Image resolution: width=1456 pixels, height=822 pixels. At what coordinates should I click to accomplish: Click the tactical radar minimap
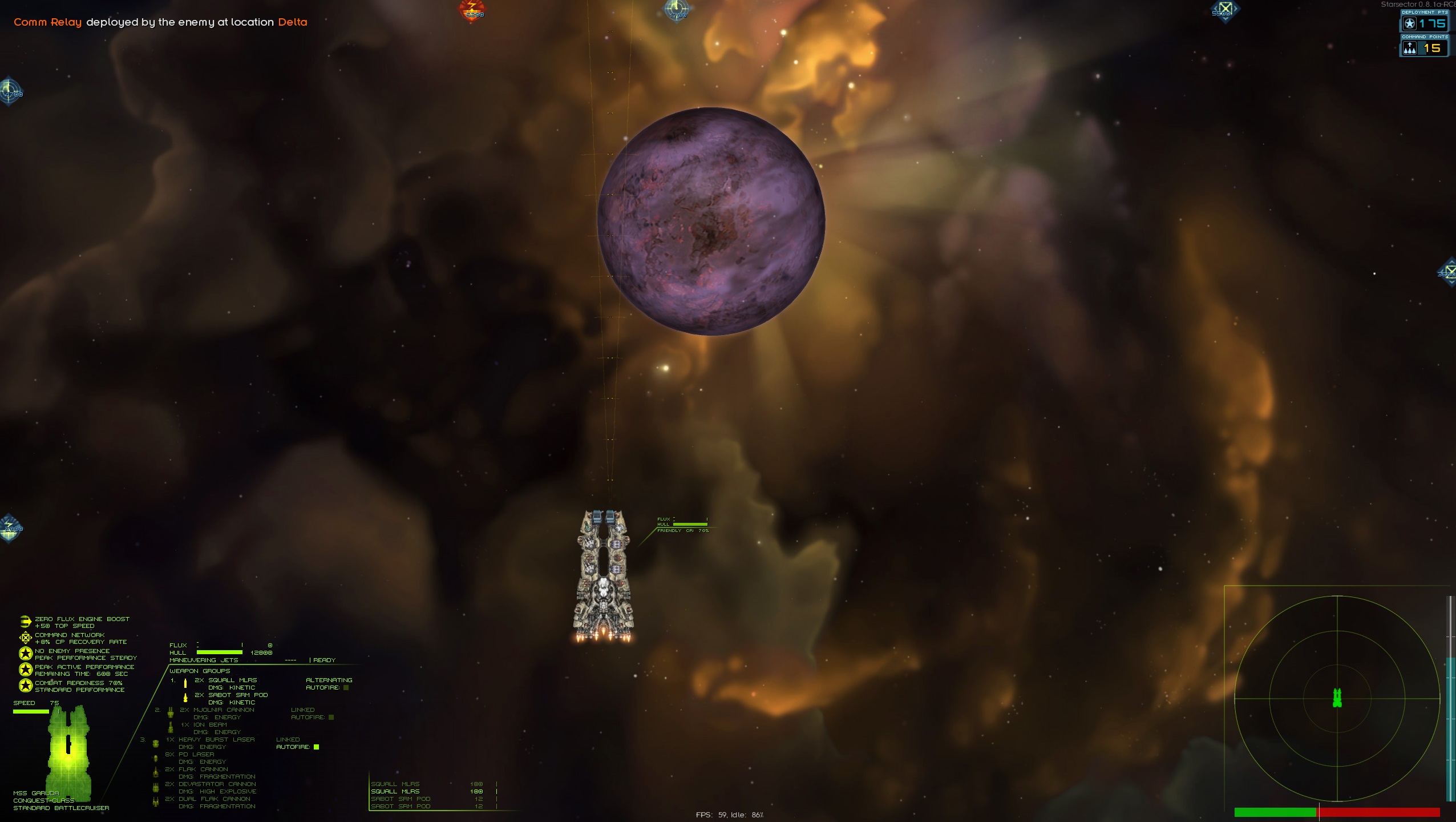[1337, 698]
